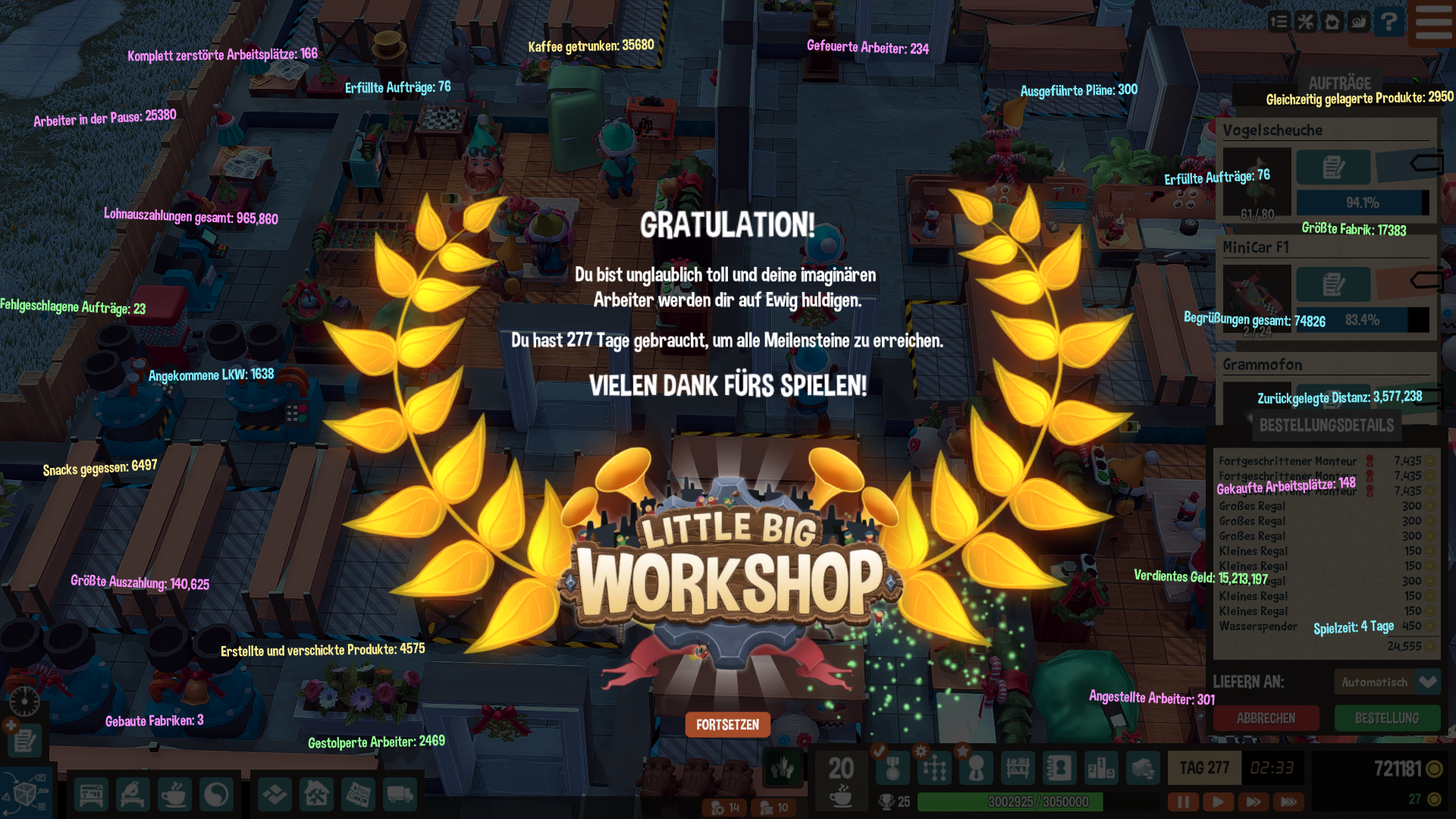Screen dimensions: 1456x819
Task: Open the research tree icon
Action: tap(934, 769)
